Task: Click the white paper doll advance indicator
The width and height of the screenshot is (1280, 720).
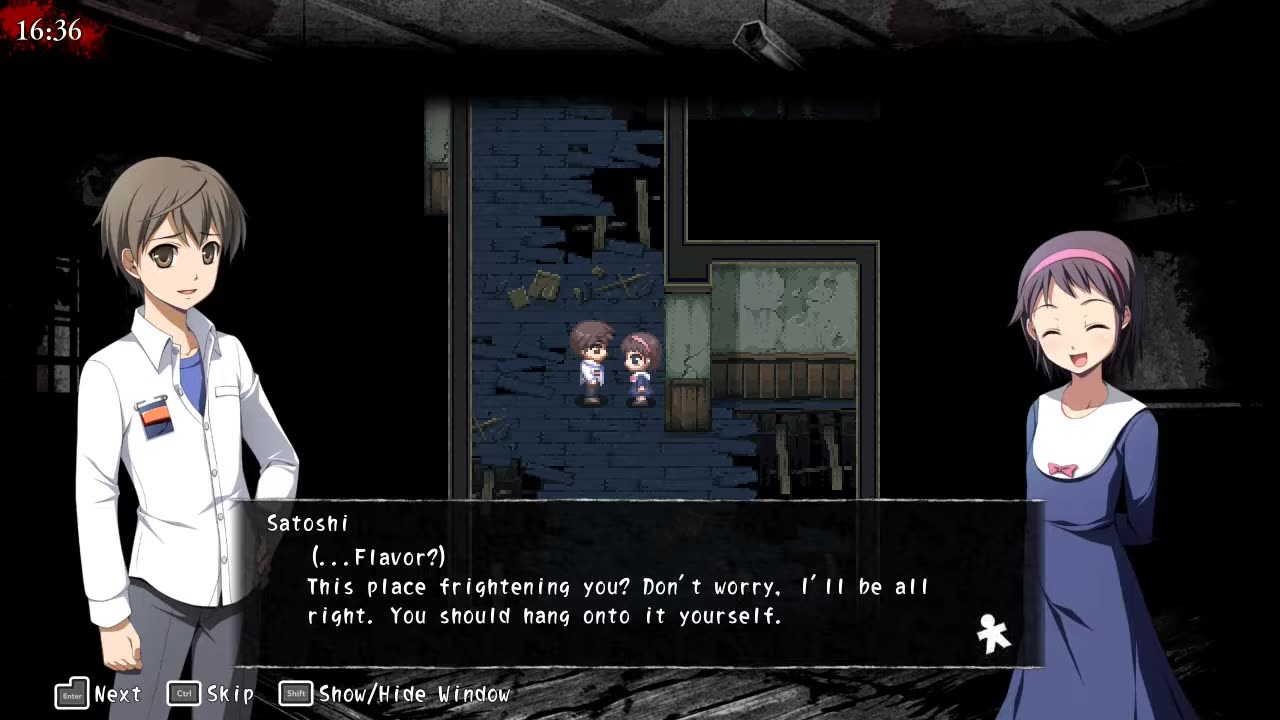Action: (991, 631)
